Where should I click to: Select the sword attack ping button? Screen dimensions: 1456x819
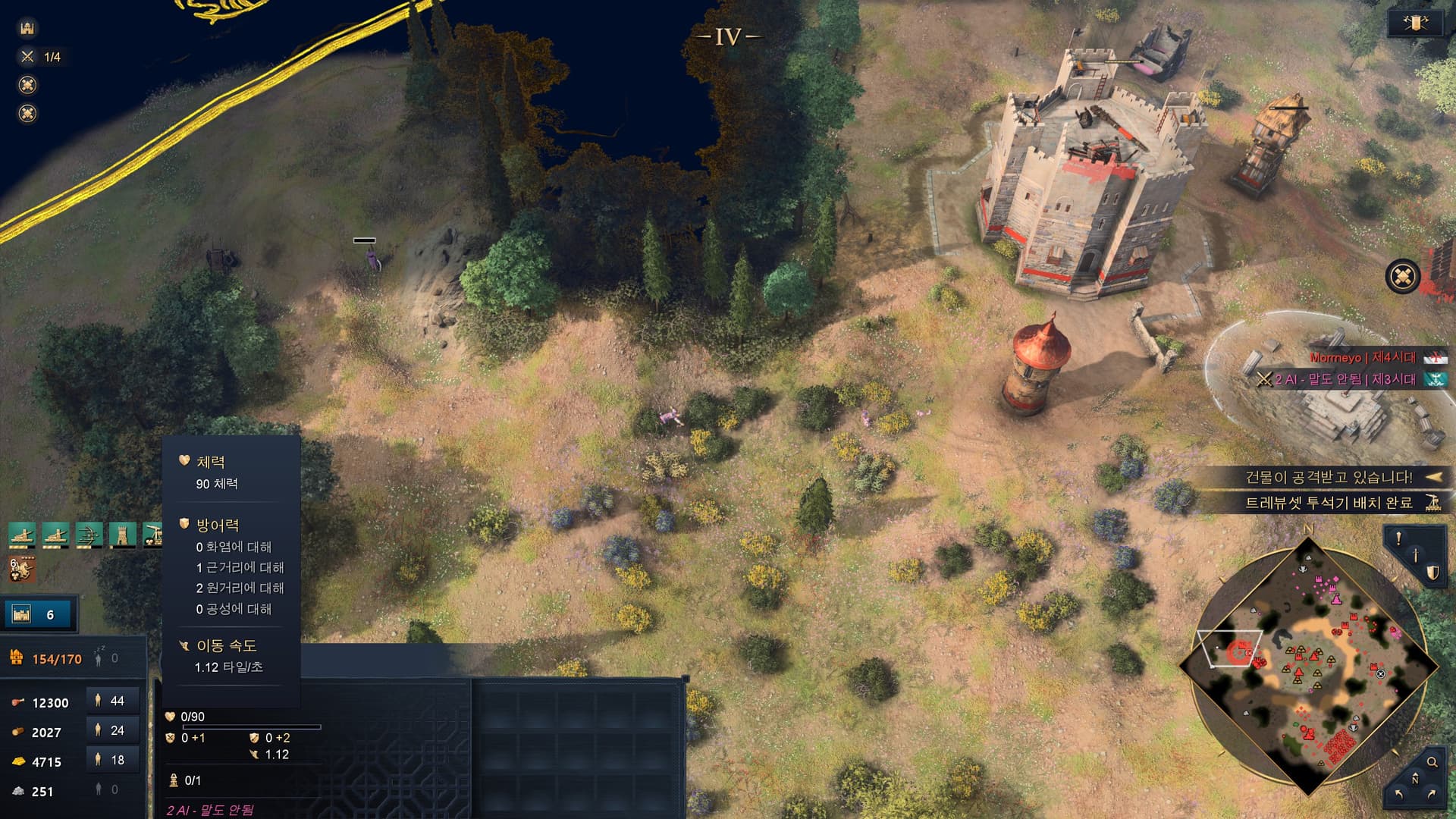point(1415,556)
